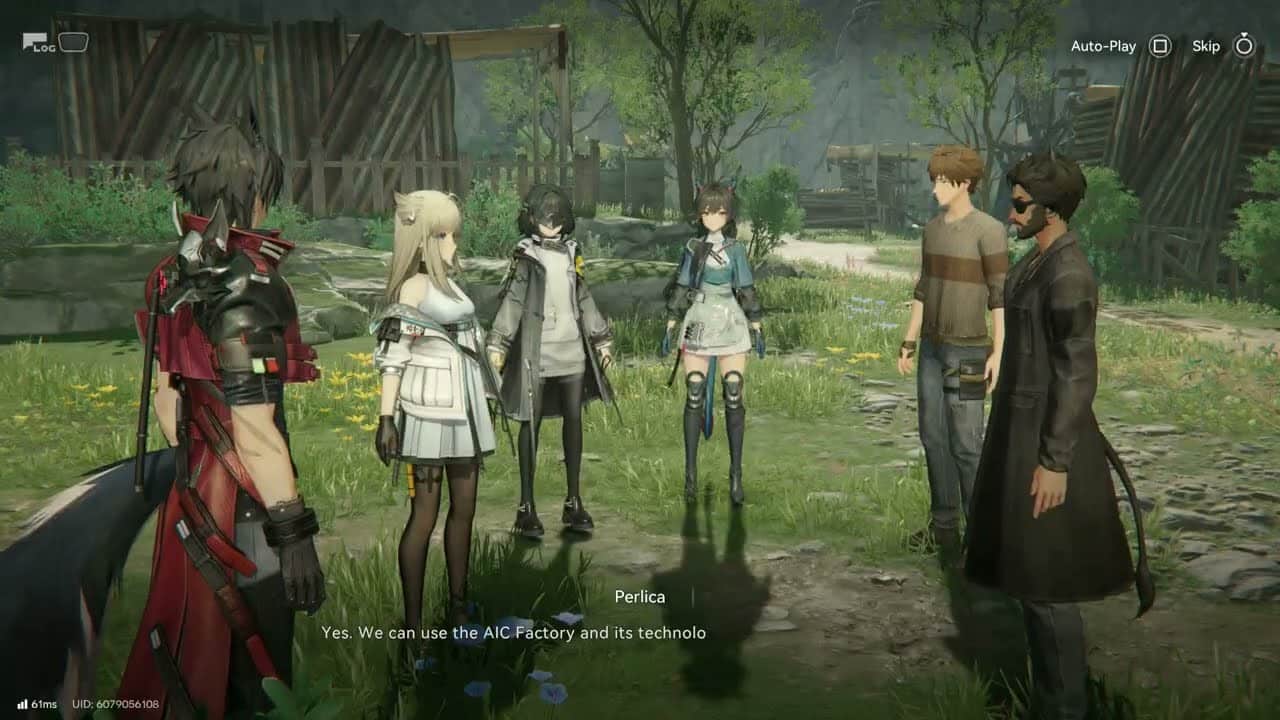Open the dialogue Log

click(38, 43)
